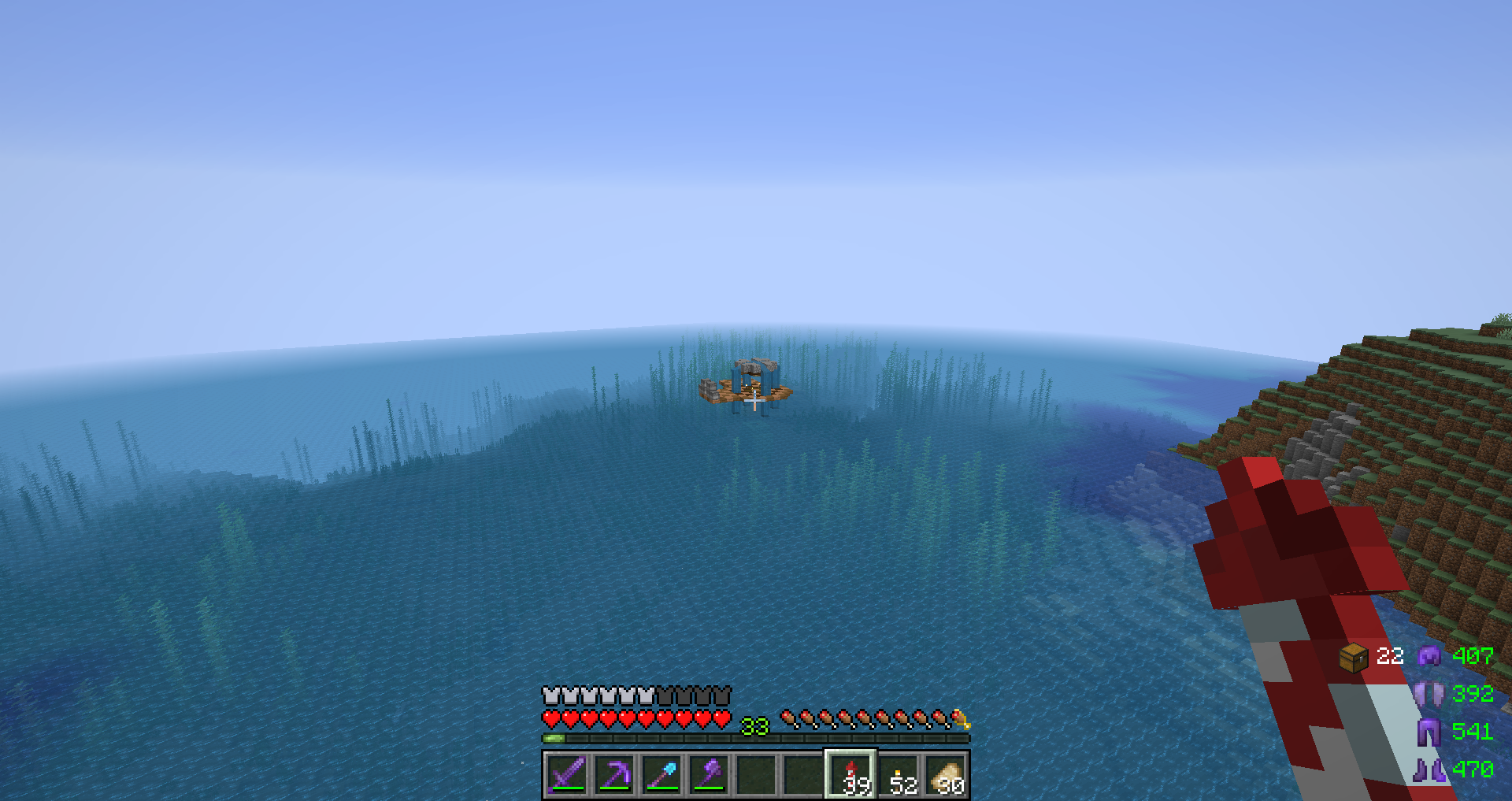Select the paper stack hotbar slot

(946, 774)
